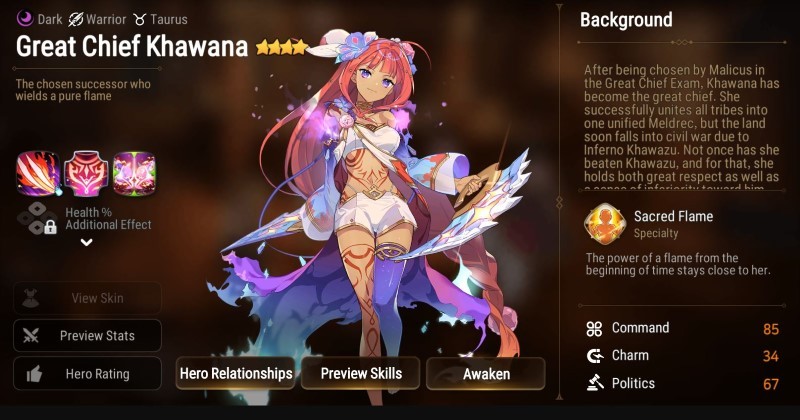Viewport: 800px width, 420px height.
Task: Open the Preview Stats panel
Action: coord(87,335)
